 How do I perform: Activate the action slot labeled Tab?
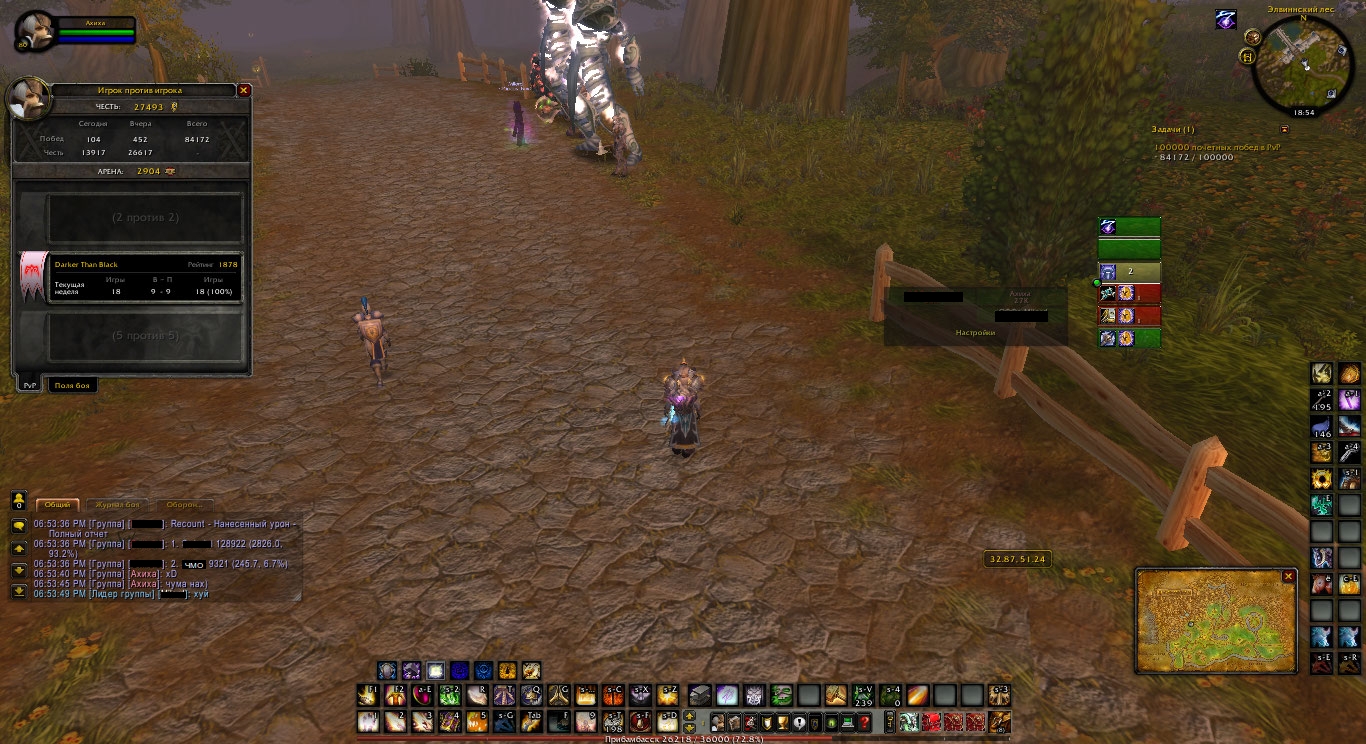point(533,722)
